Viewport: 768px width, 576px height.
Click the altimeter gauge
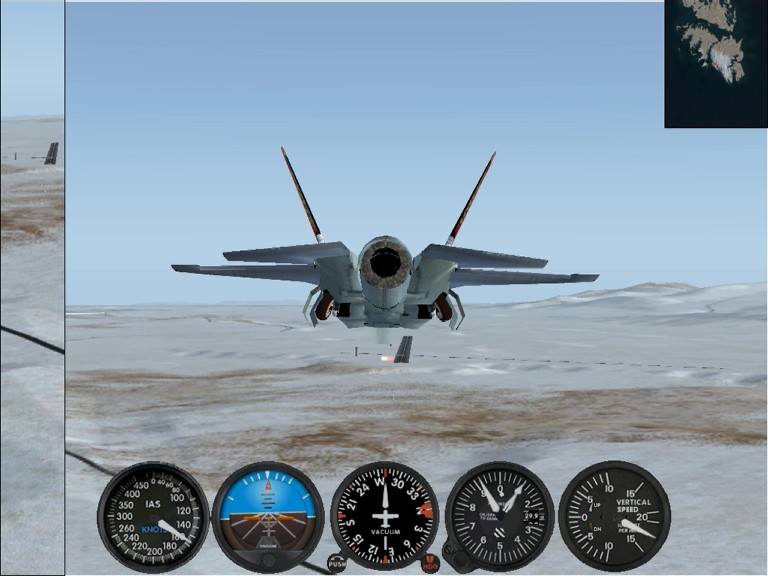[x=499, y=516]
